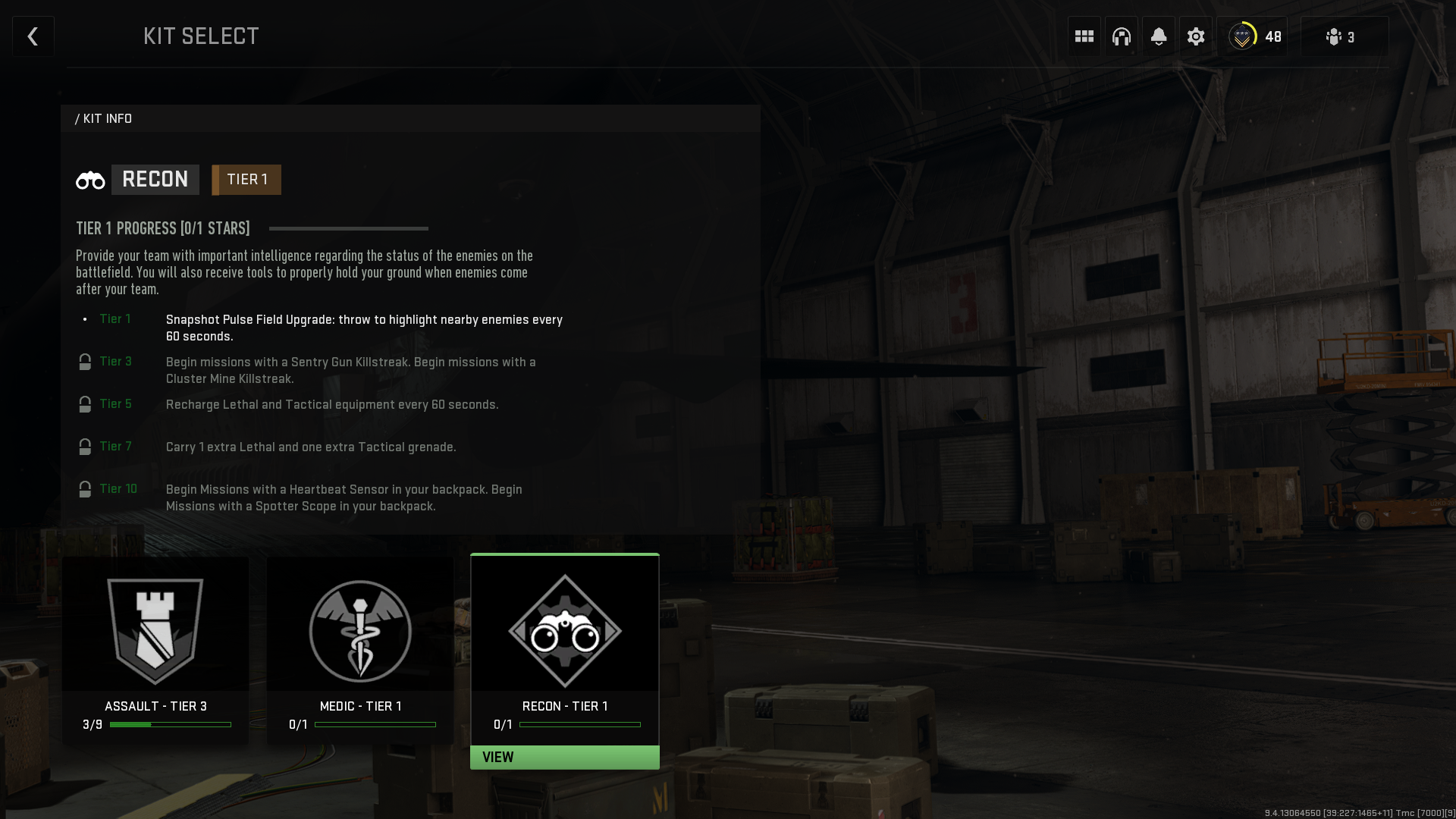Click the Assault 3/9 progress bar

point(171,724)
